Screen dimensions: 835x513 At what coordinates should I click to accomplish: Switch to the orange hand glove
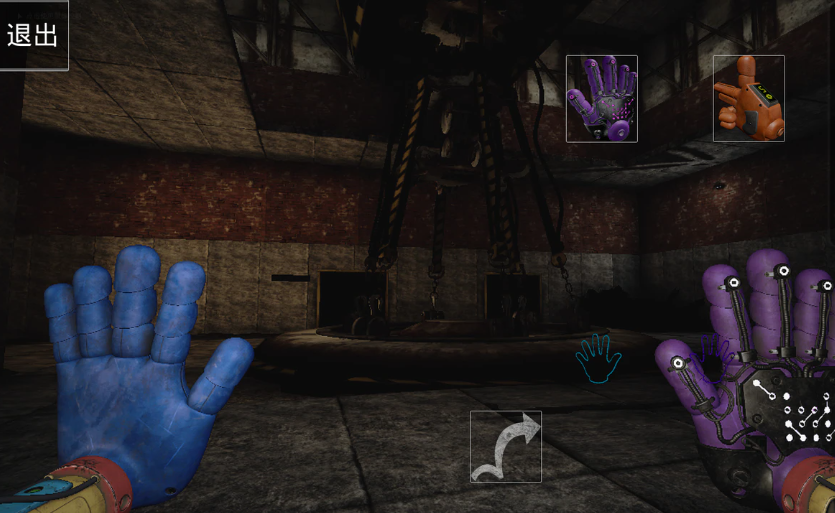pyautogui.click(x=748, y=98)
